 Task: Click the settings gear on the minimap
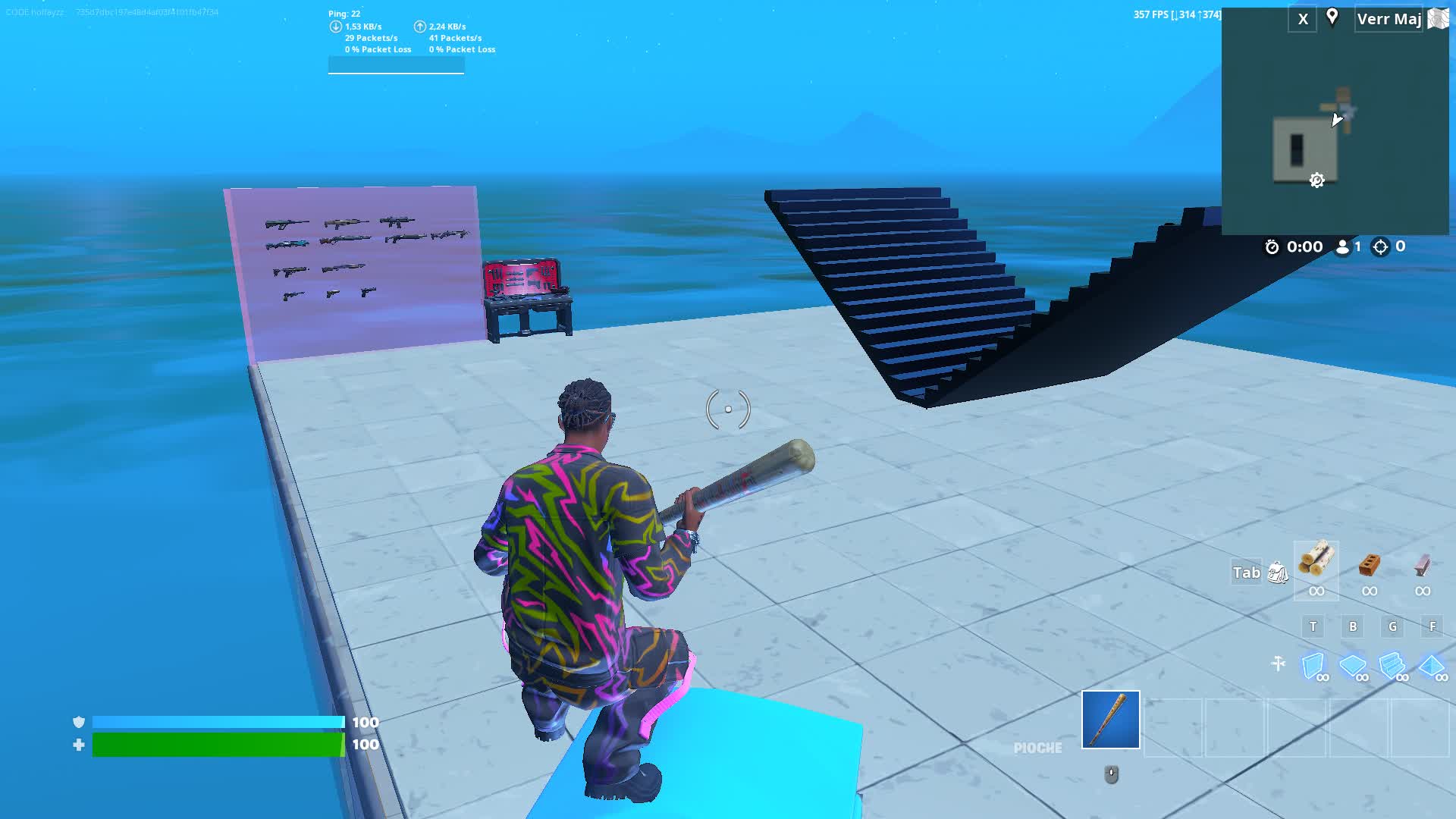click(x=1316, y=180)
